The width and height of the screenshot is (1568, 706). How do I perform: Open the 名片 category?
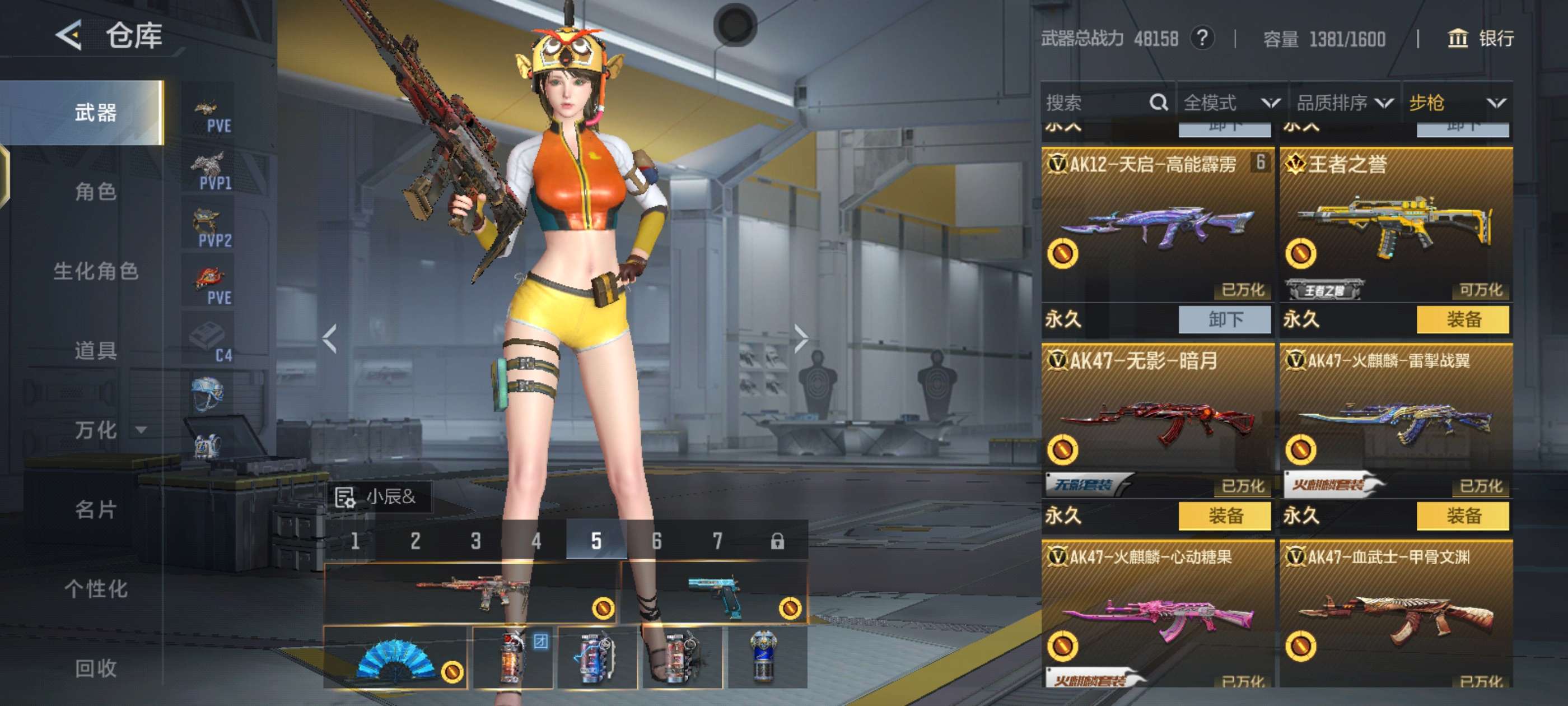96,509
